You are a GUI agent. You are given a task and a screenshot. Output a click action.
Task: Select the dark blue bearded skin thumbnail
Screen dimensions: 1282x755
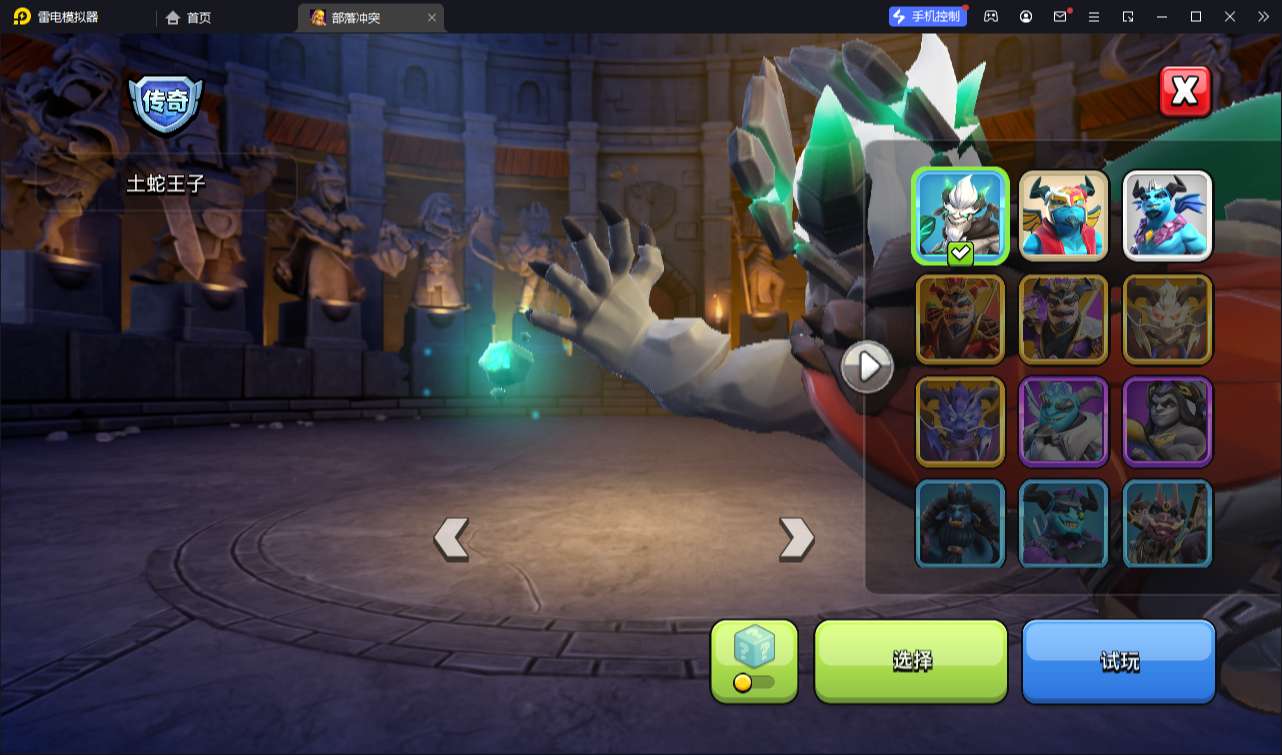[960, 523]
